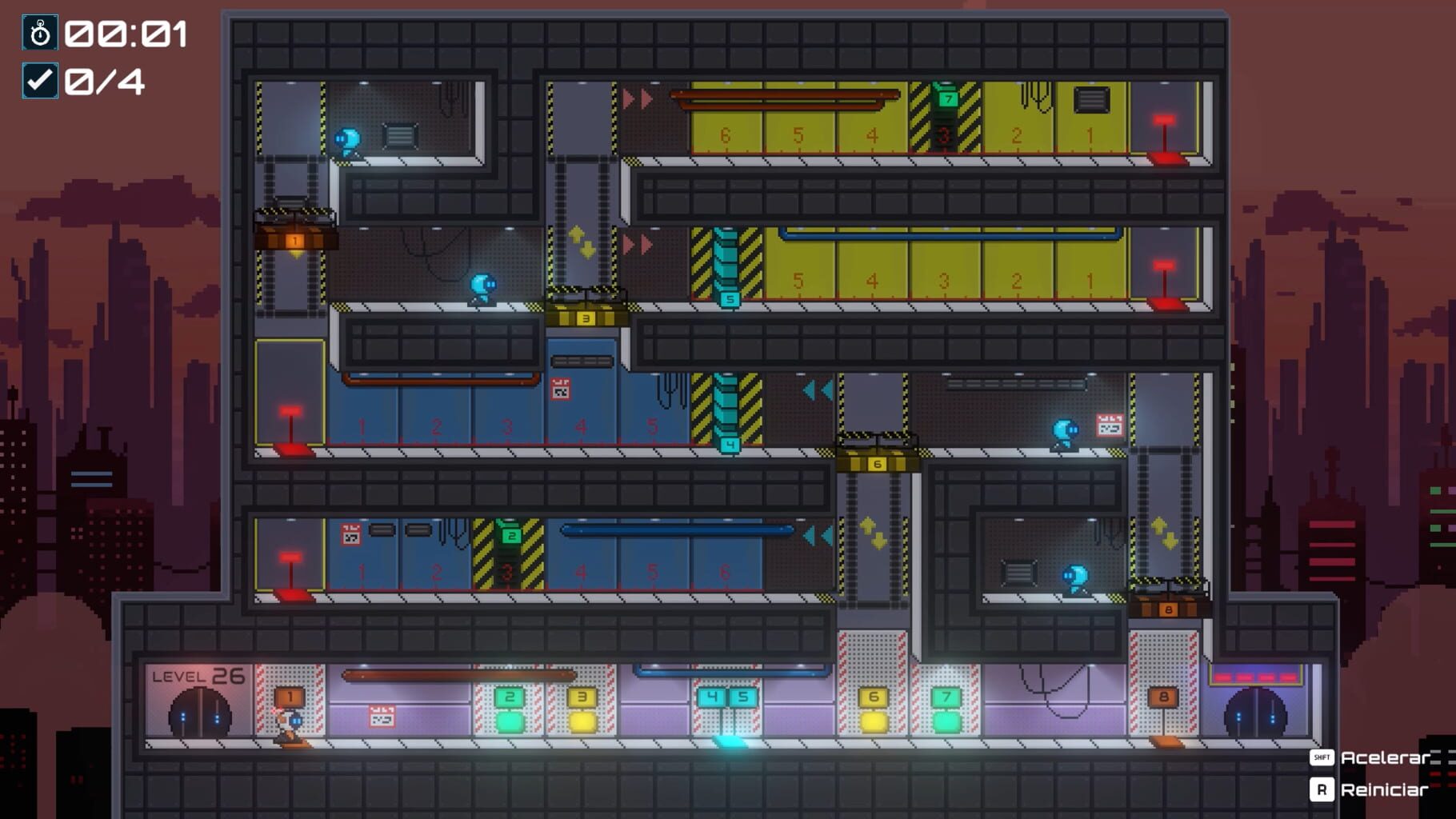Click the Acelerar SHIFT prompt
The height and width of the screenshot is (819, 1456).
click(x=1371, y=758)
